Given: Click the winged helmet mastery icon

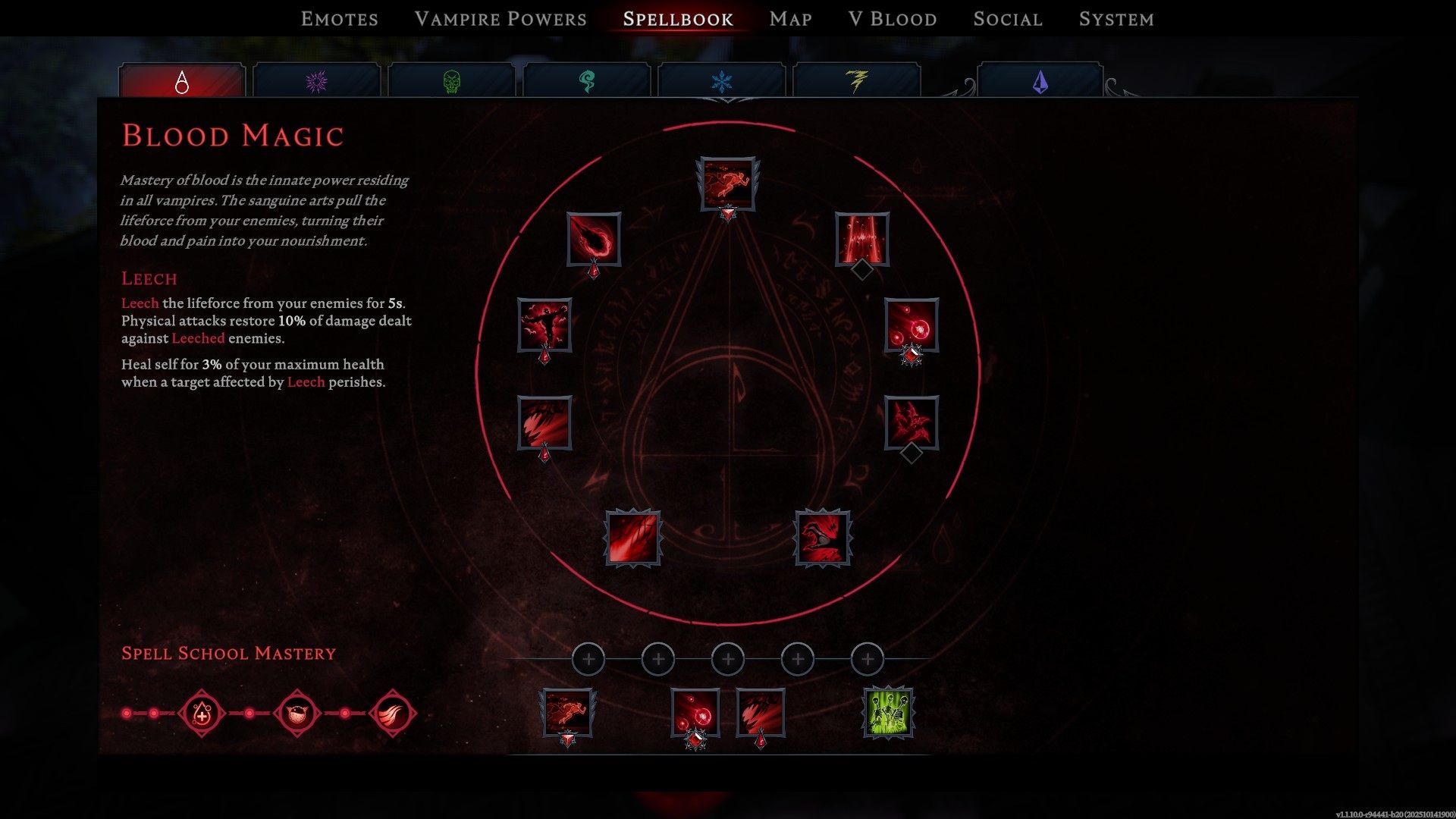Looking at the screenshot, I should point(295,711).
